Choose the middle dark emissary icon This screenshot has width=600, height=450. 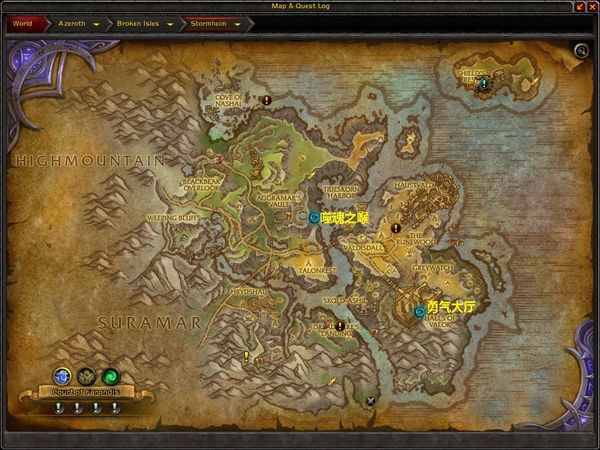86,376
